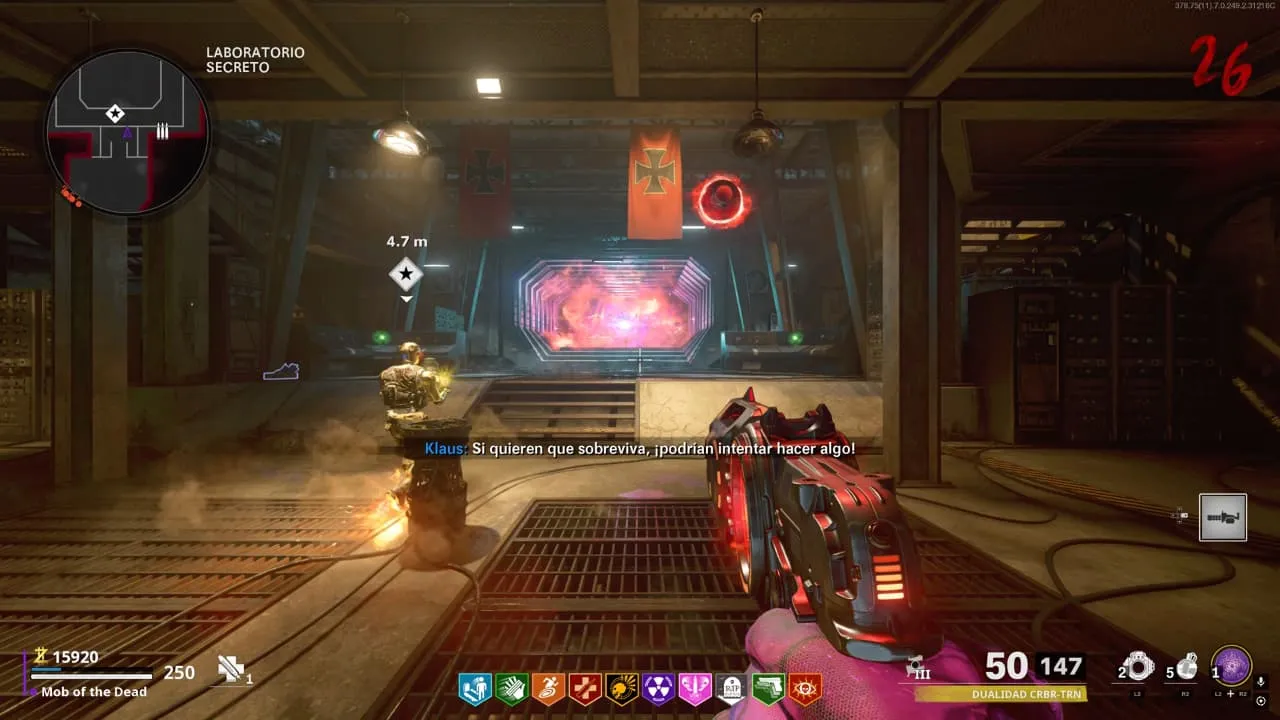Click the purple radiation symbol perk
This screenshot has width=1280, height=720.
coord(659,689)
